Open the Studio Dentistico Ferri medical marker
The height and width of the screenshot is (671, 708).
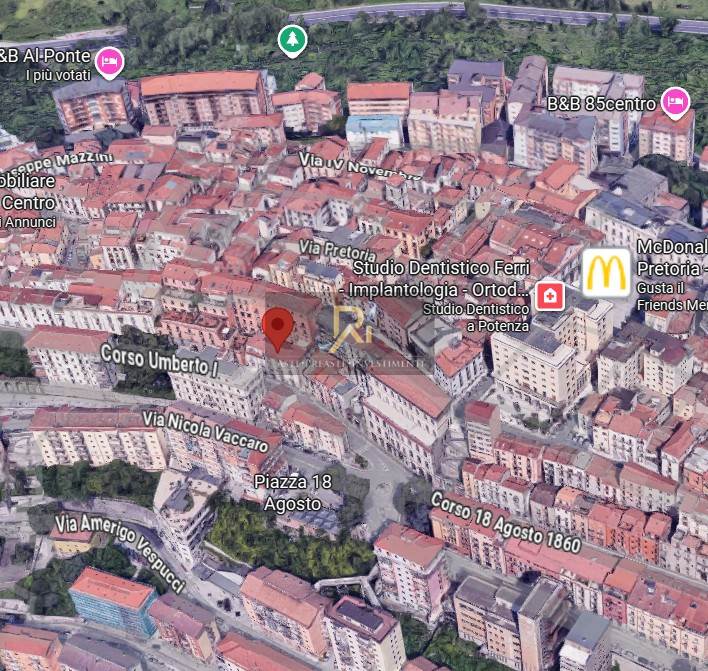(549, 295)
